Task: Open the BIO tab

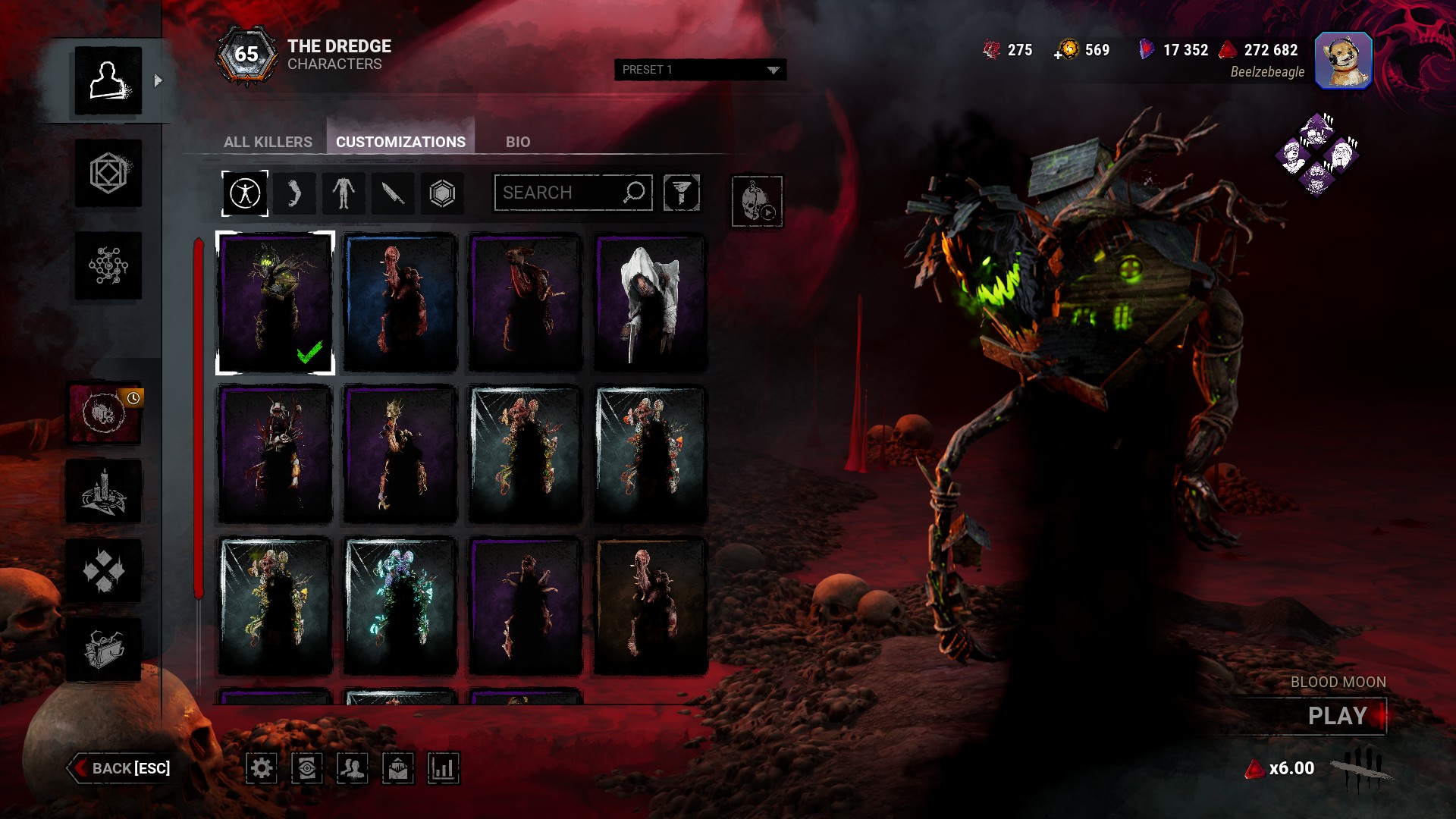Action: (518, 142)
